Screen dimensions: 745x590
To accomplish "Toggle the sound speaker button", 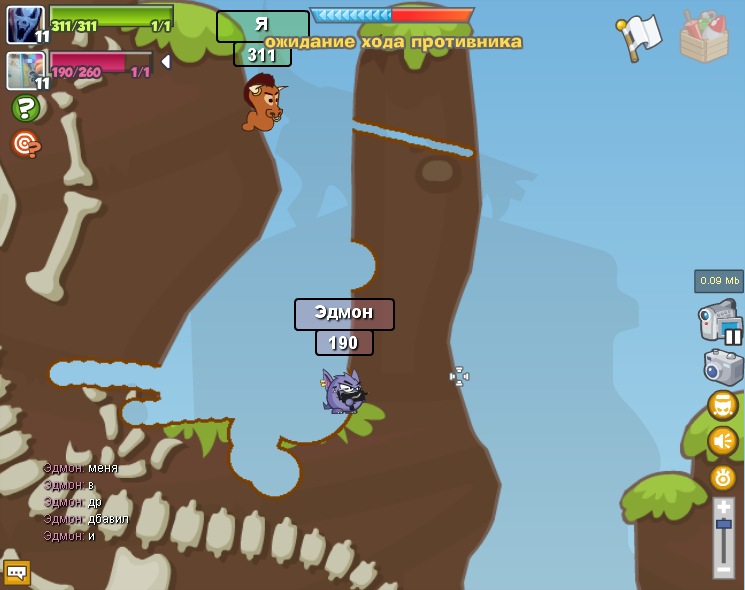I will click(x=722, y=441).
